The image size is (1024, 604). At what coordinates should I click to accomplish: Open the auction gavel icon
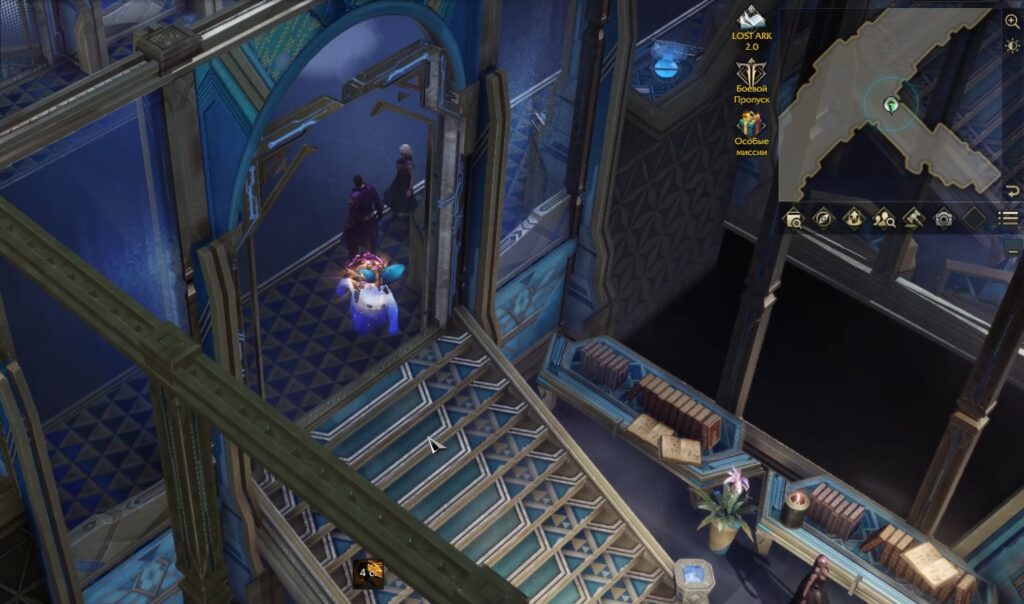click(913, 218)
